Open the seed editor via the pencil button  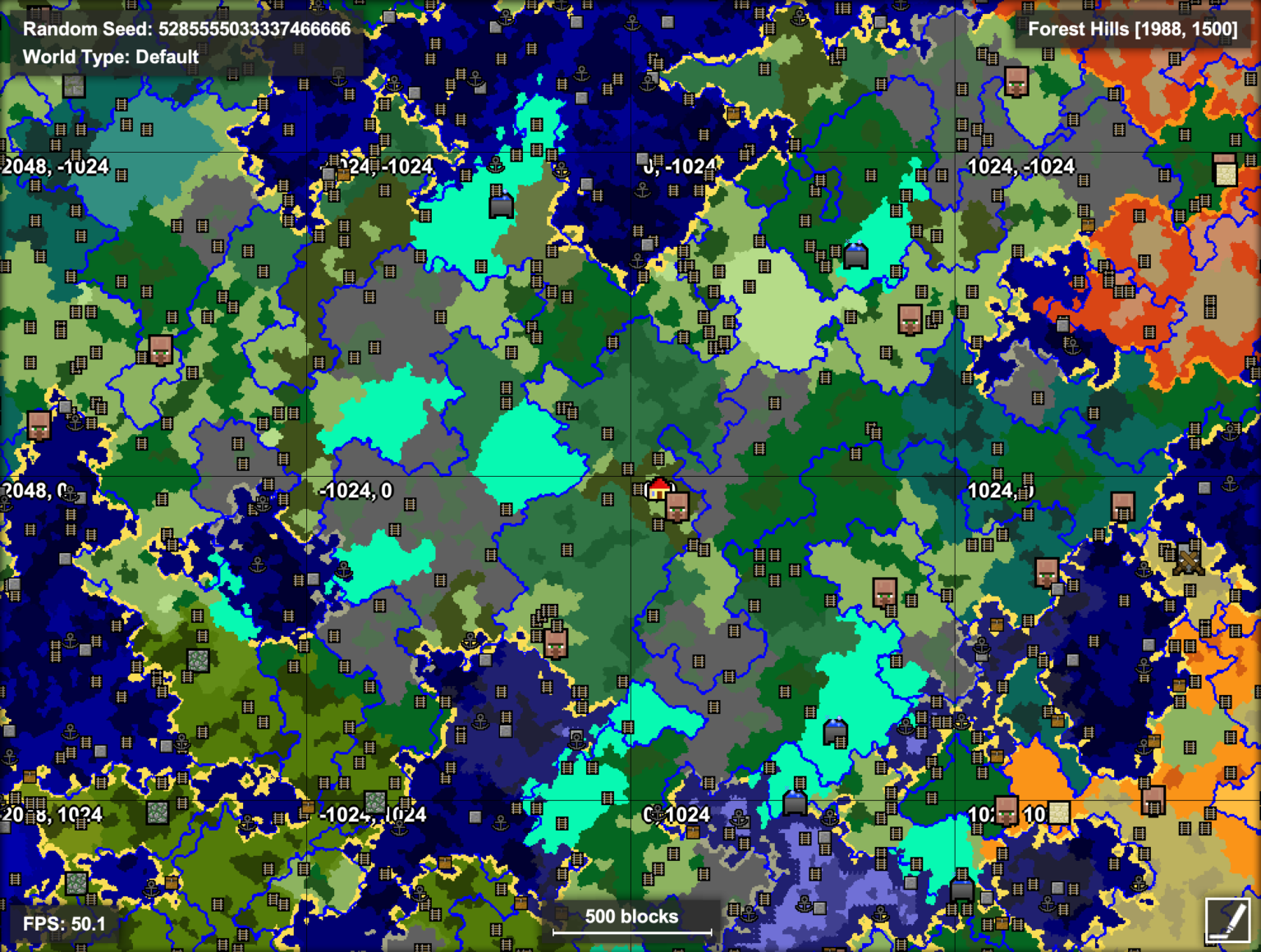1228,922
